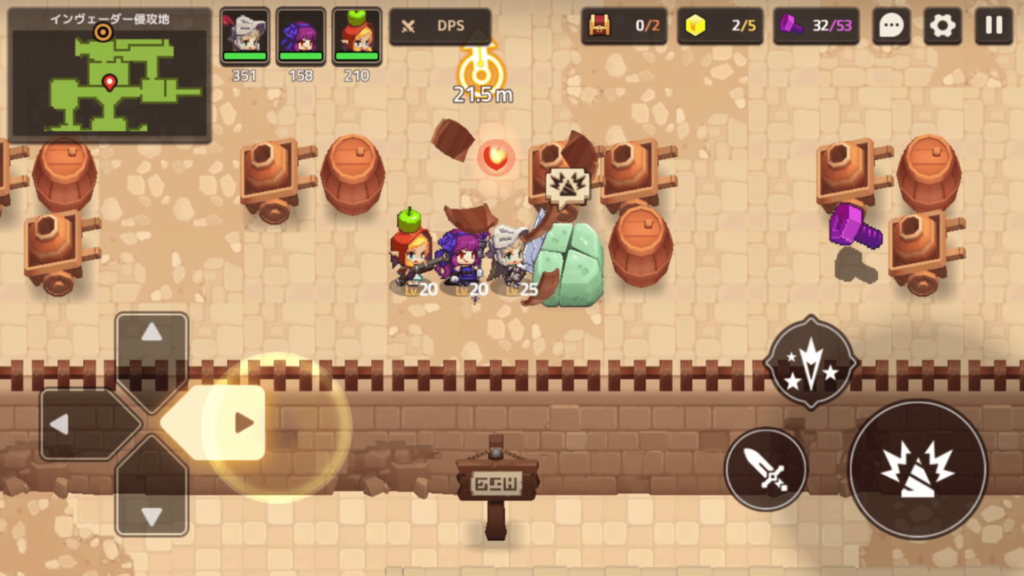This screenshot has width=1024, height=576.
Task: Open the dungeon minimap
Action: click(110, 77)
